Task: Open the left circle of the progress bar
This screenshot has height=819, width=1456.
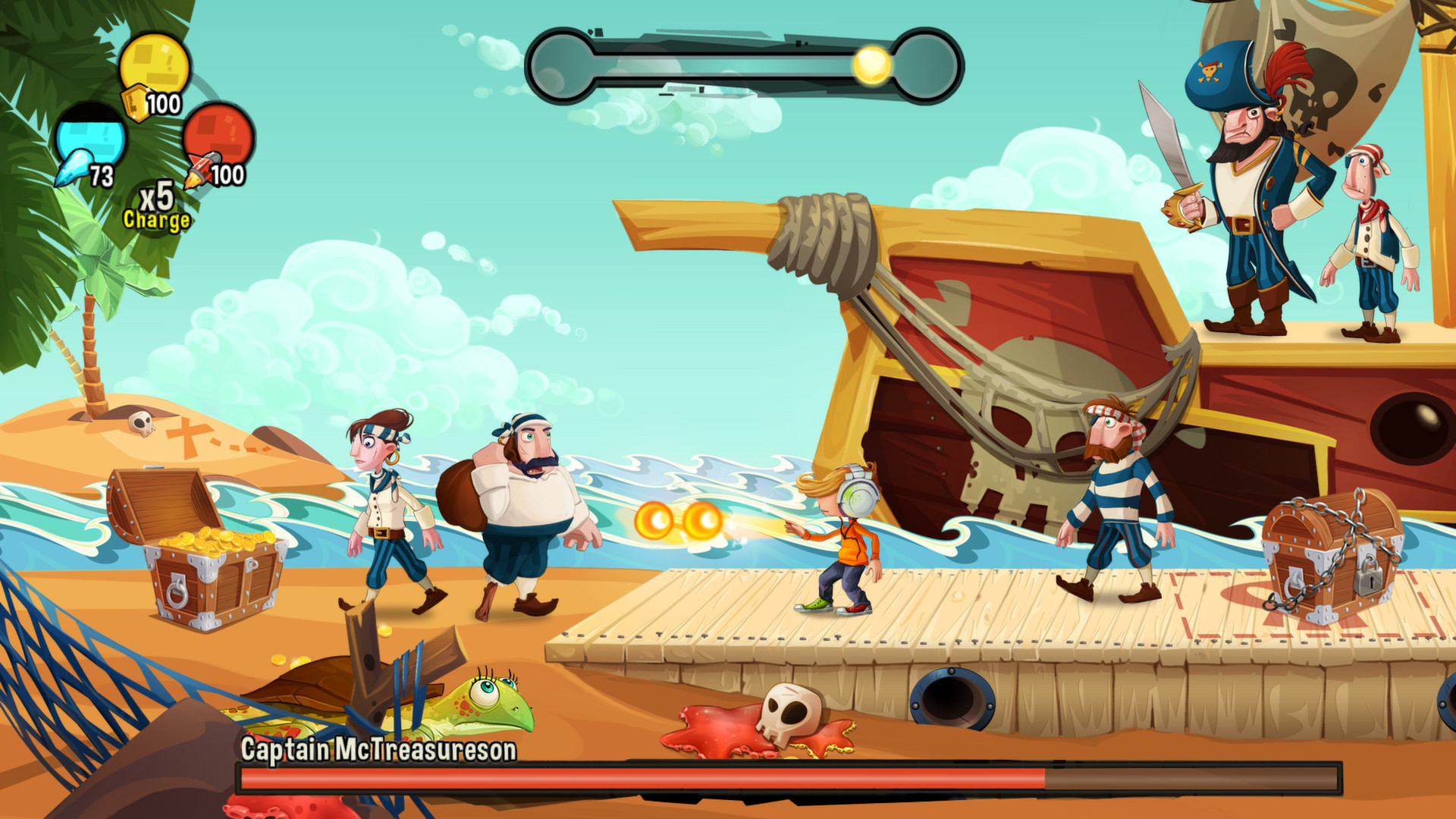Action: 562,65
